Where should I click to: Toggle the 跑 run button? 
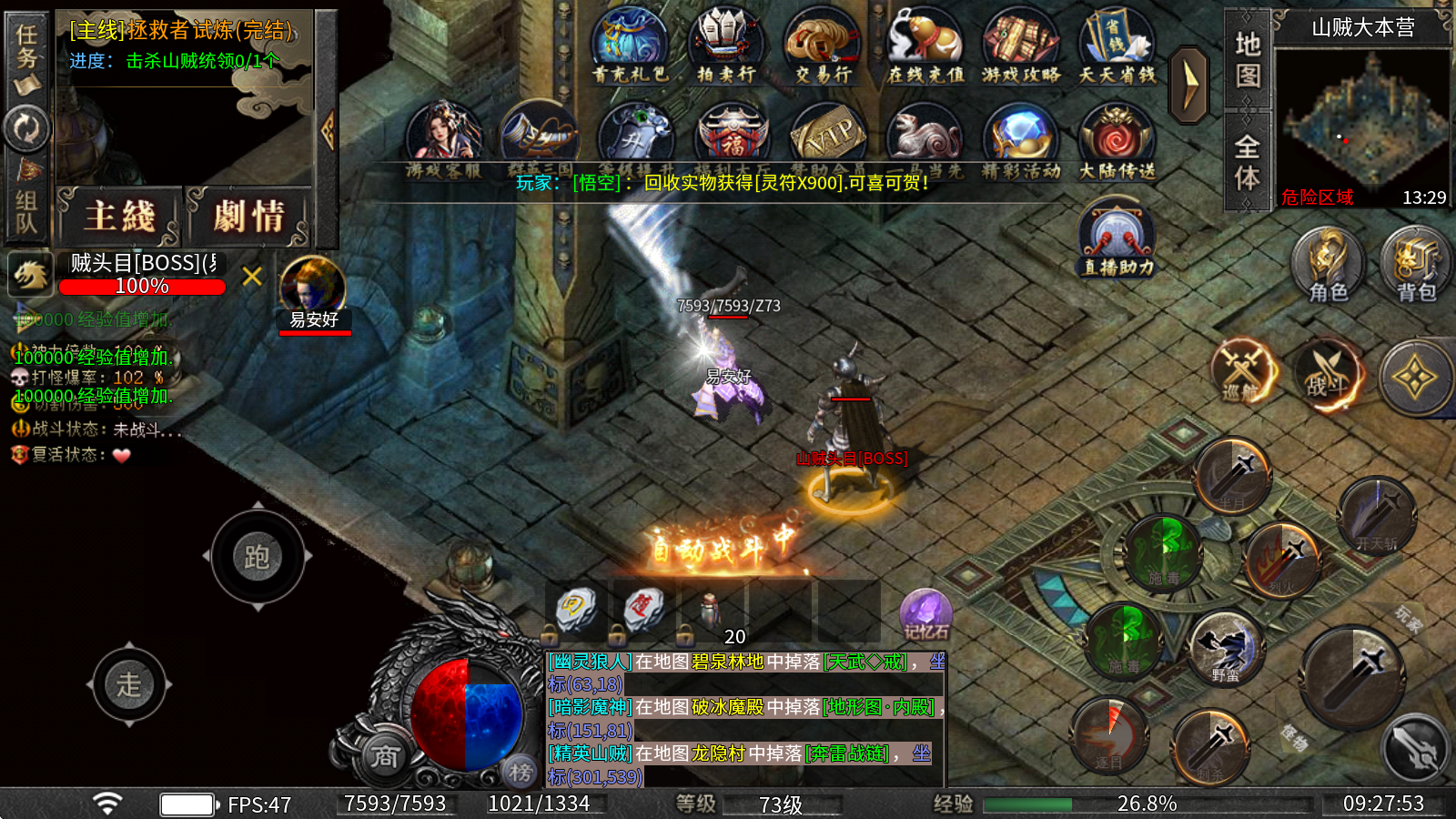click(x=258, y=557)
